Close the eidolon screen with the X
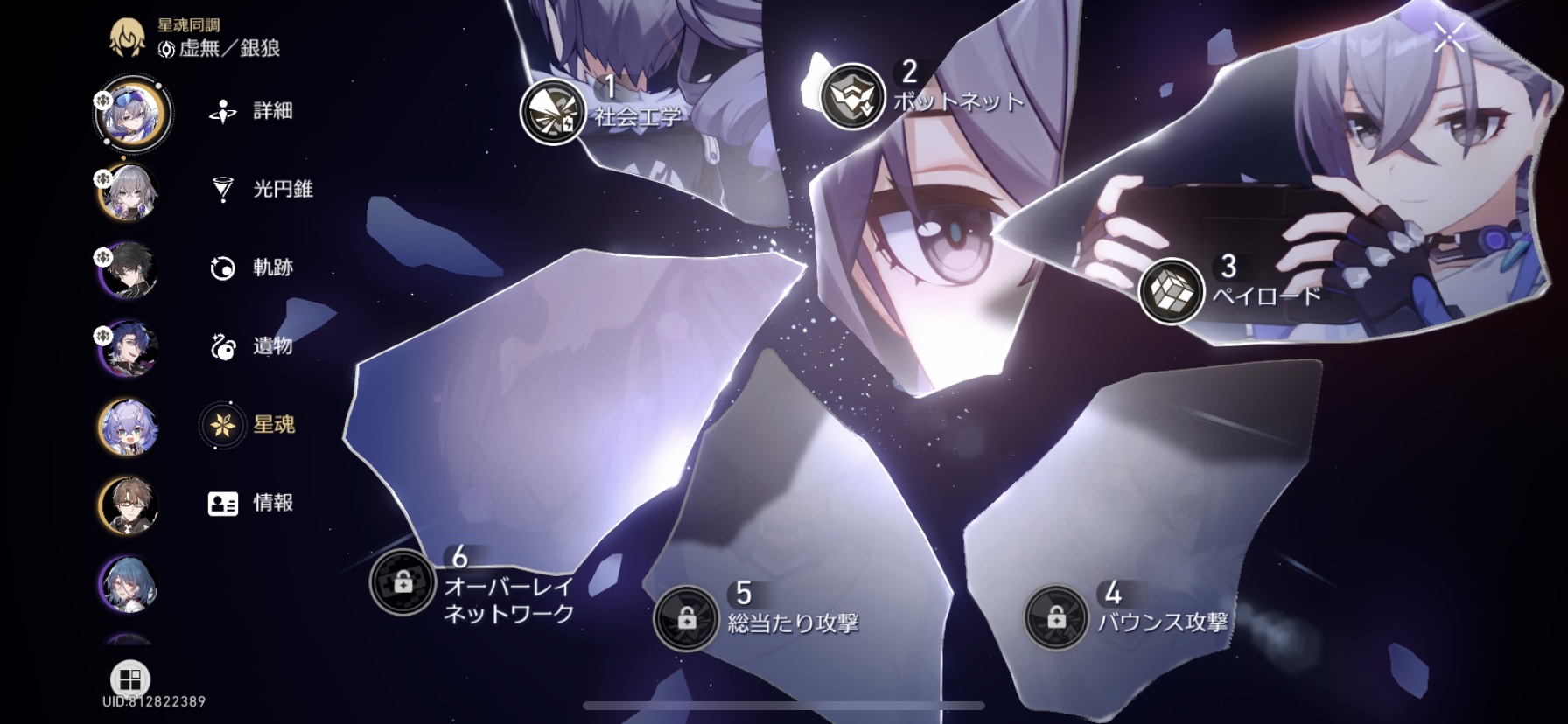The height and width of the screenshot is (724, 1568). pyautogui.click(x=1449, y=37)
